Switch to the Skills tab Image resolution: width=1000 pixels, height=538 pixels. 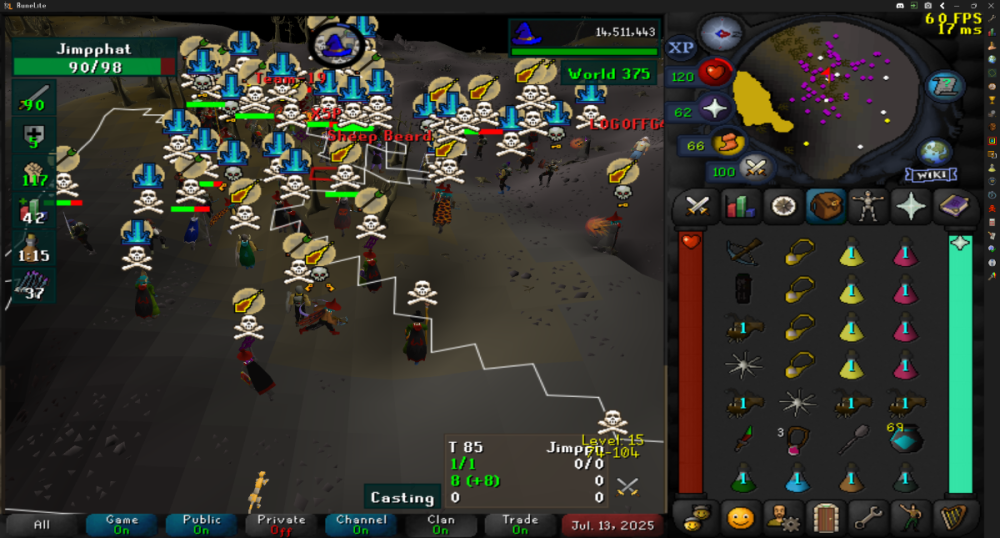(x=738, y=207)
